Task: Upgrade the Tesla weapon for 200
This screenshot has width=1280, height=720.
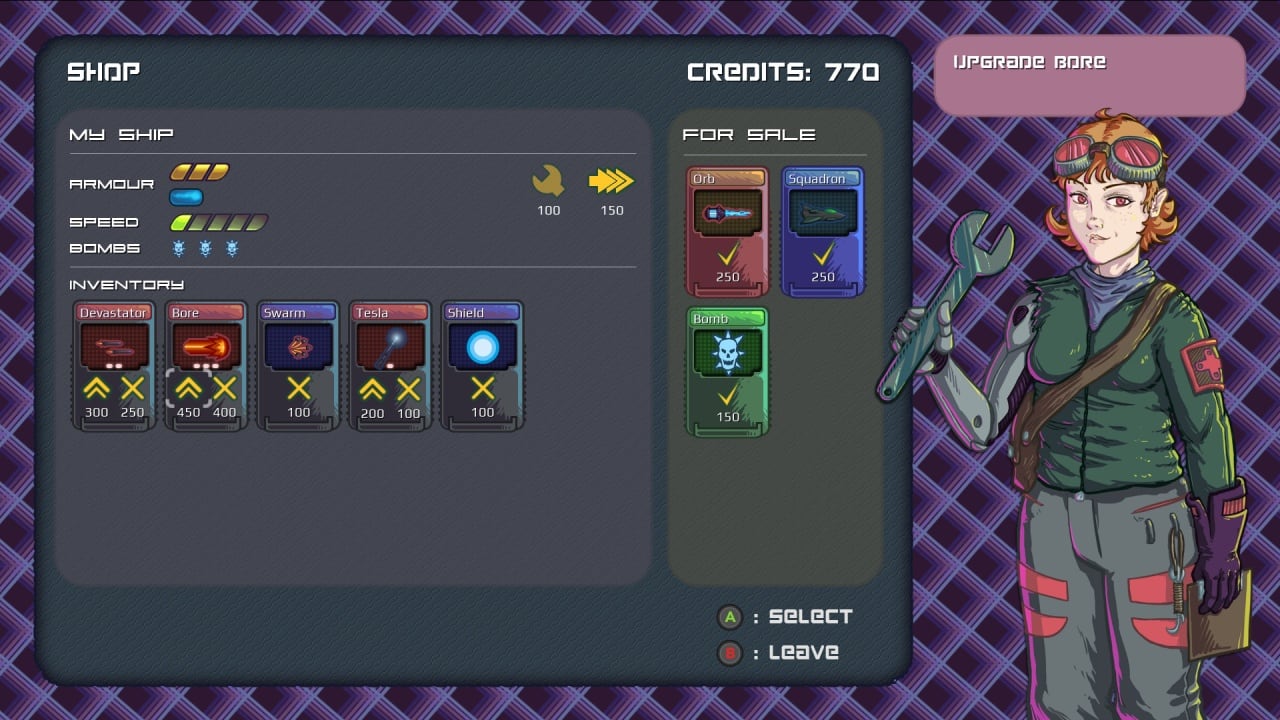Action: (x=372, y=389)
